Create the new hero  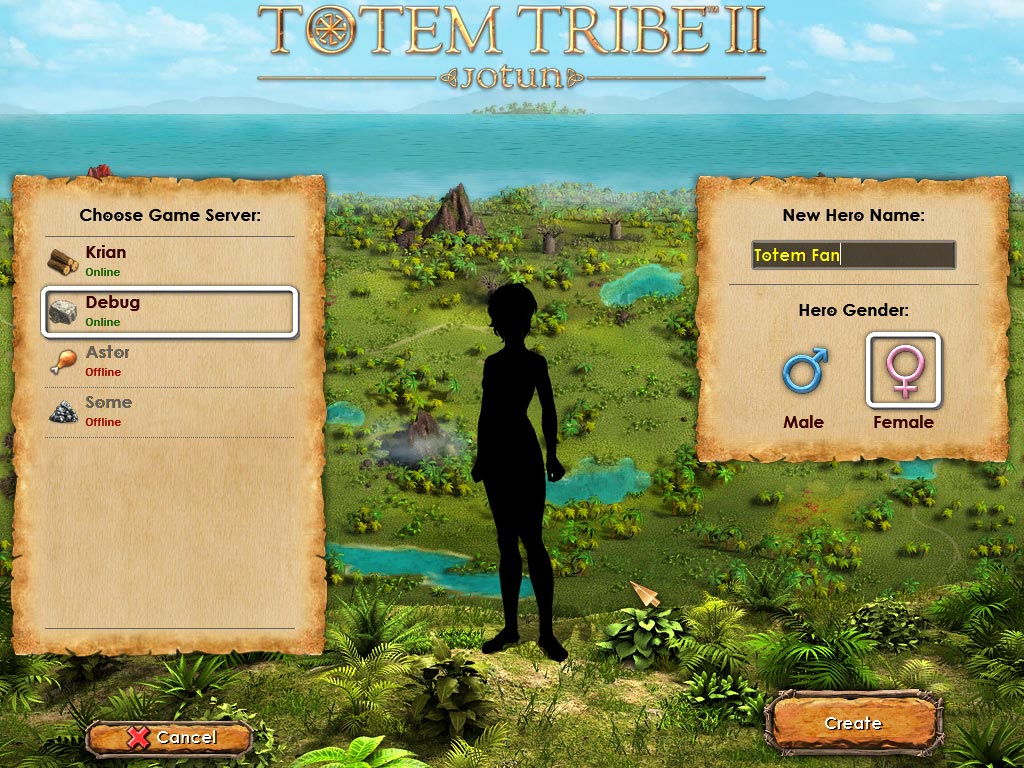tap(853, 723)
